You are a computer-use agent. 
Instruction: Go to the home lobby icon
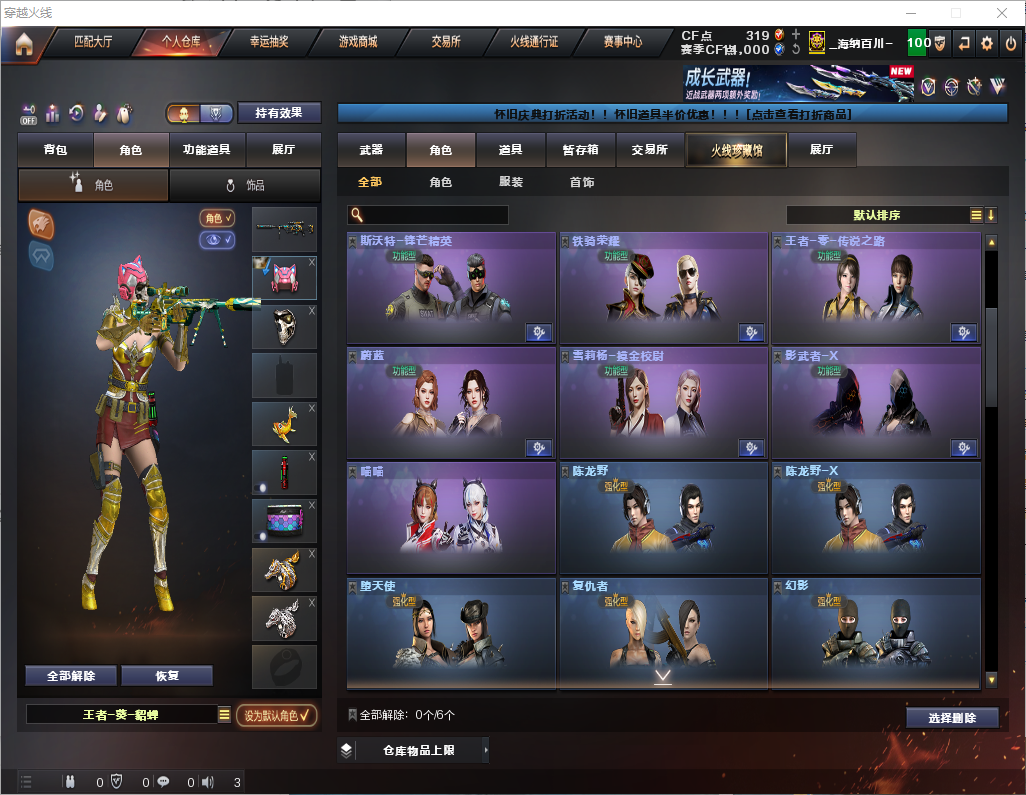(24, 44)
